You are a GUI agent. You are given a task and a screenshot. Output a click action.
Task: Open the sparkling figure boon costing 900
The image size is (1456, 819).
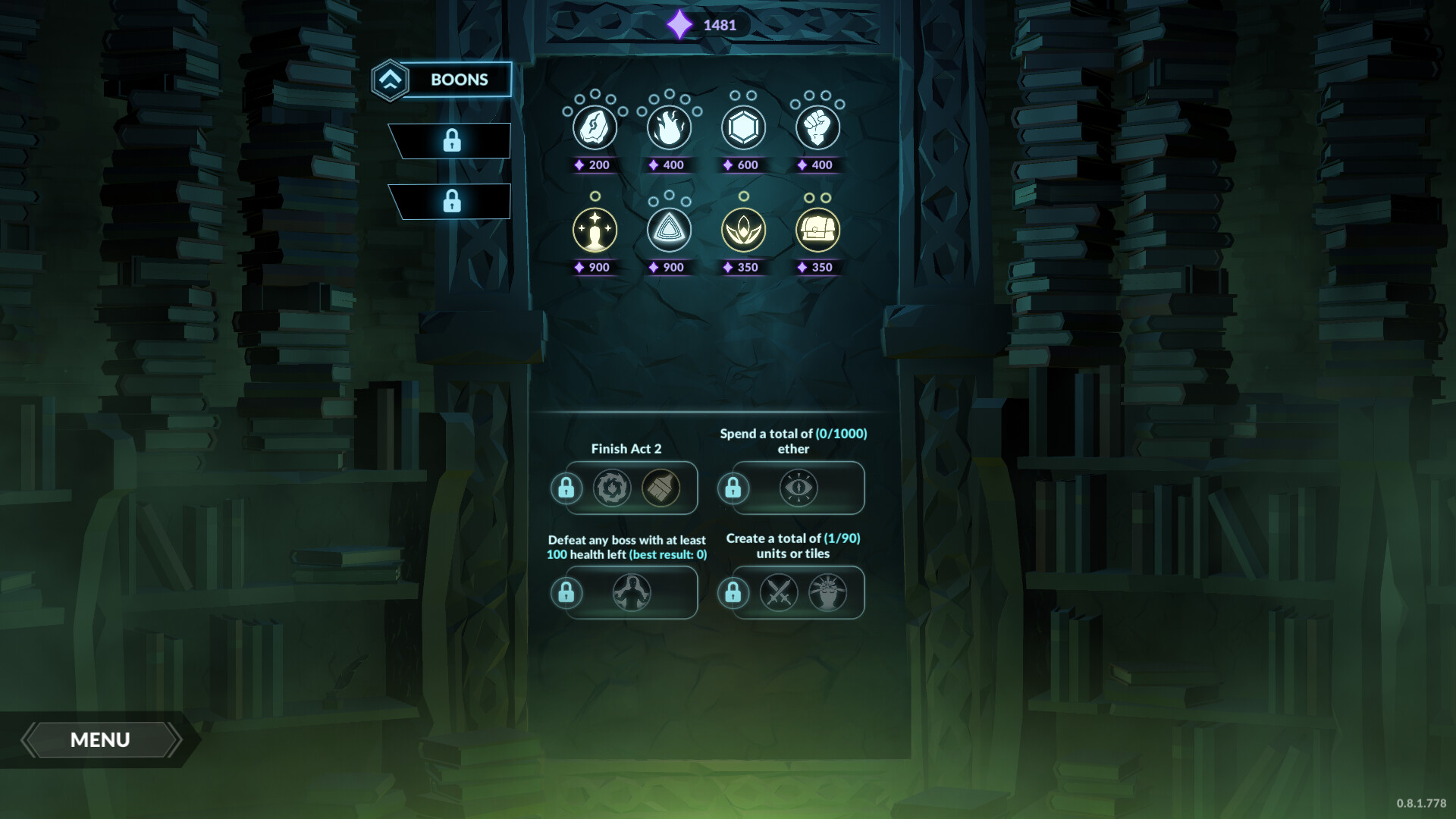click(595, 230)
